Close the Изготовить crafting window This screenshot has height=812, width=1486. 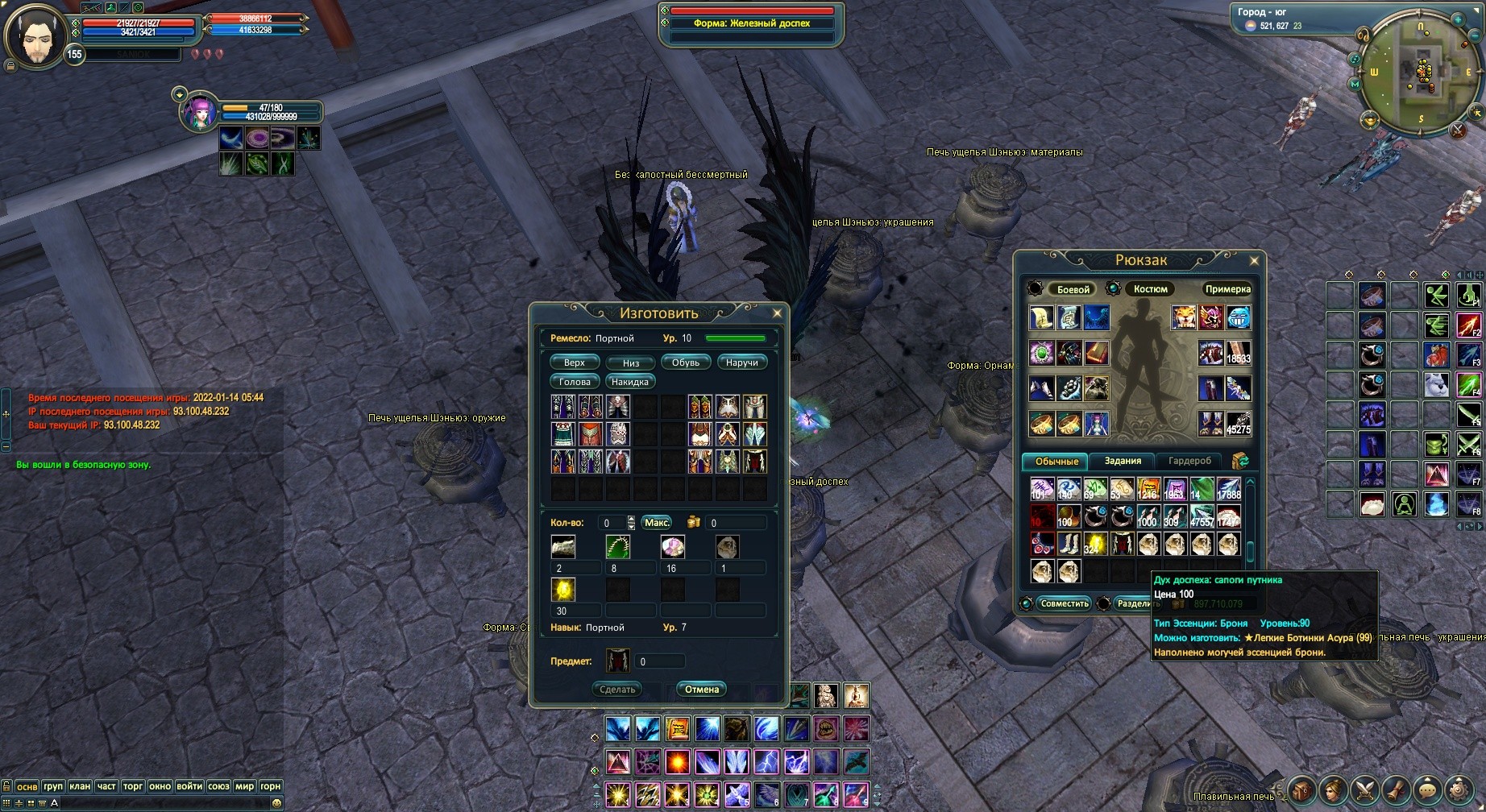click(x=777, y=313)
